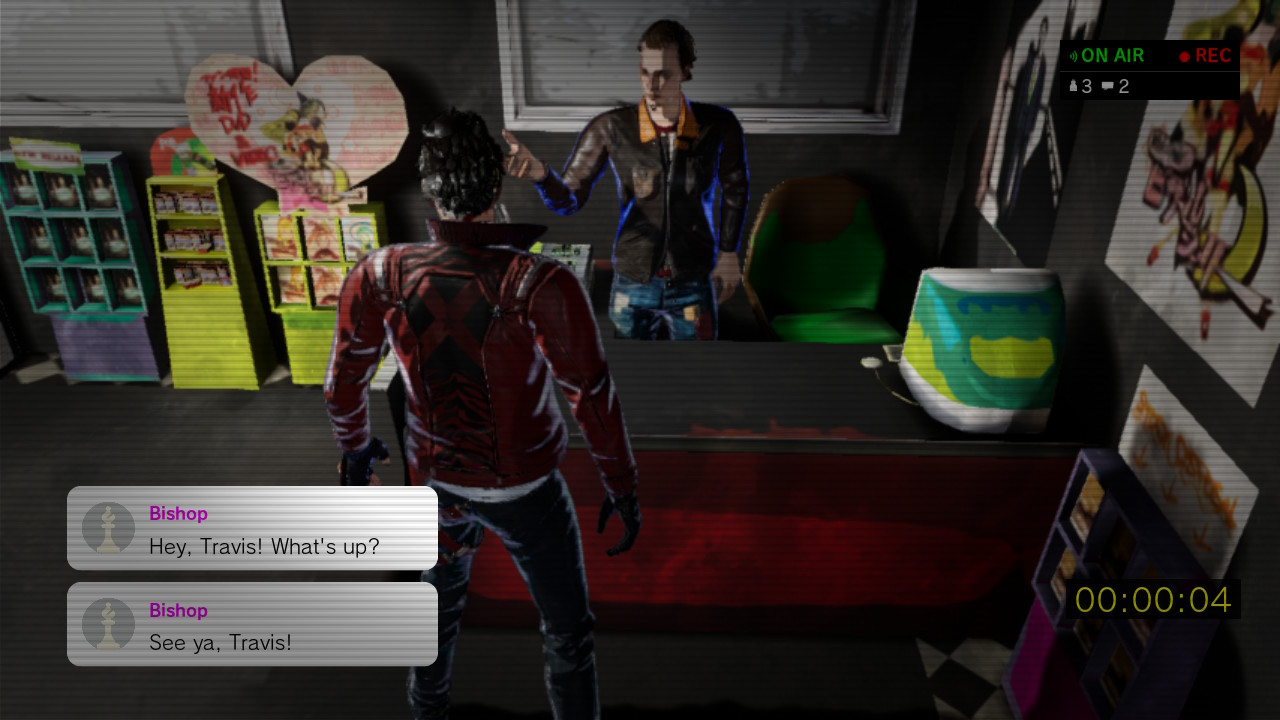
Task: Click Bishop's chess pawn avatar in first message
Action: tap(109, 527)
